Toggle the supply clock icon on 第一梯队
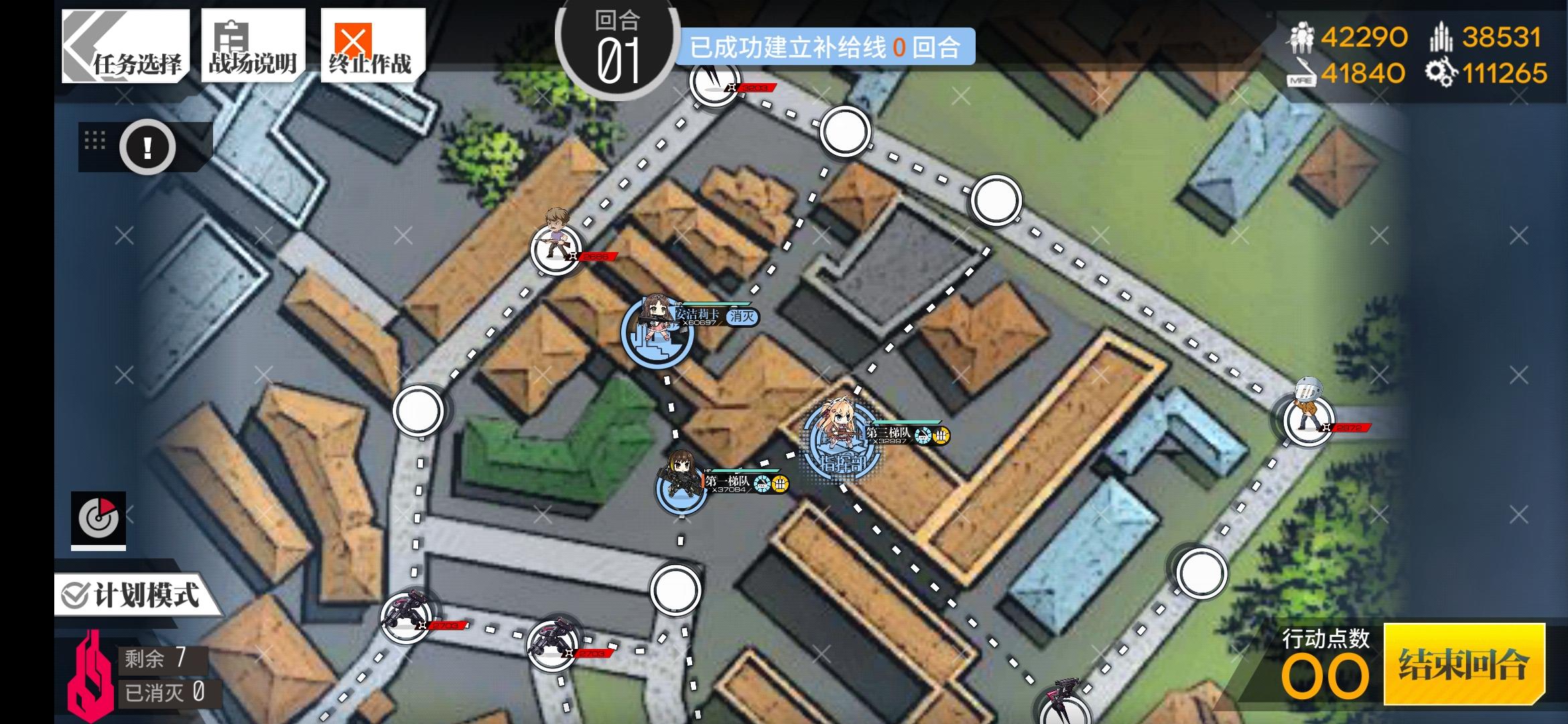 [x=763, y=483]
